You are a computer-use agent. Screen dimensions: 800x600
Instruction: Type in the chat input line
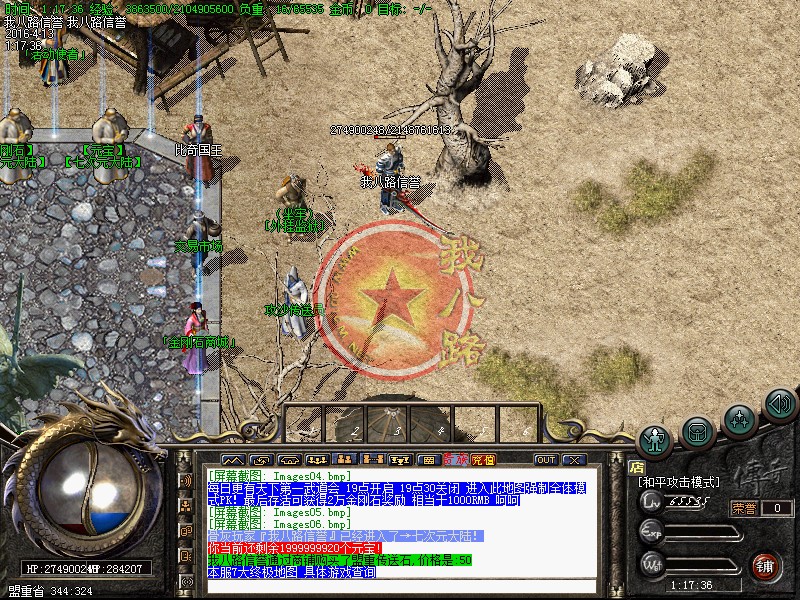pos(400,586)
